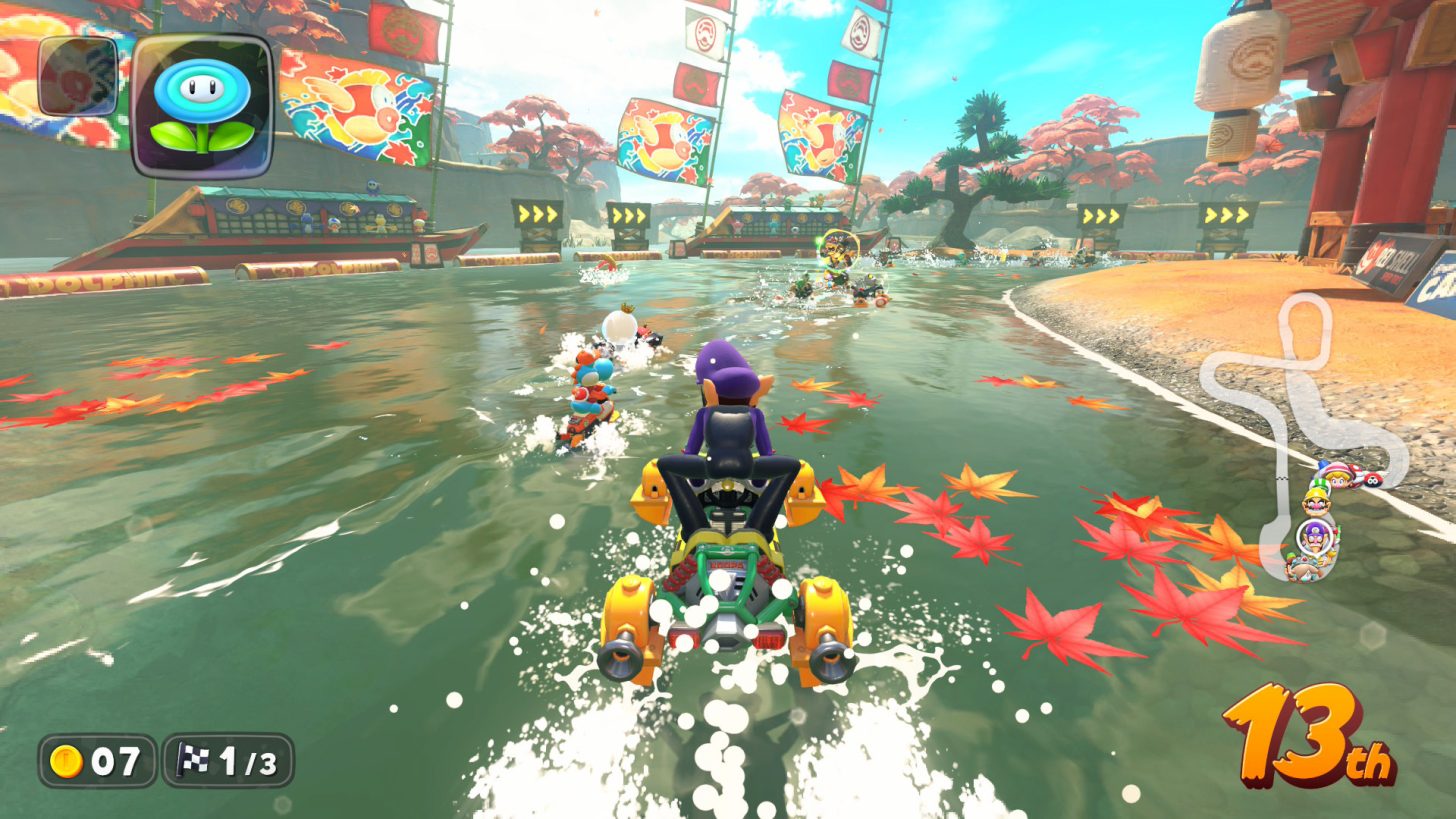Click Luigi's green icon on the minimap
This screenshot has width=1456, height=819.
1320,486
